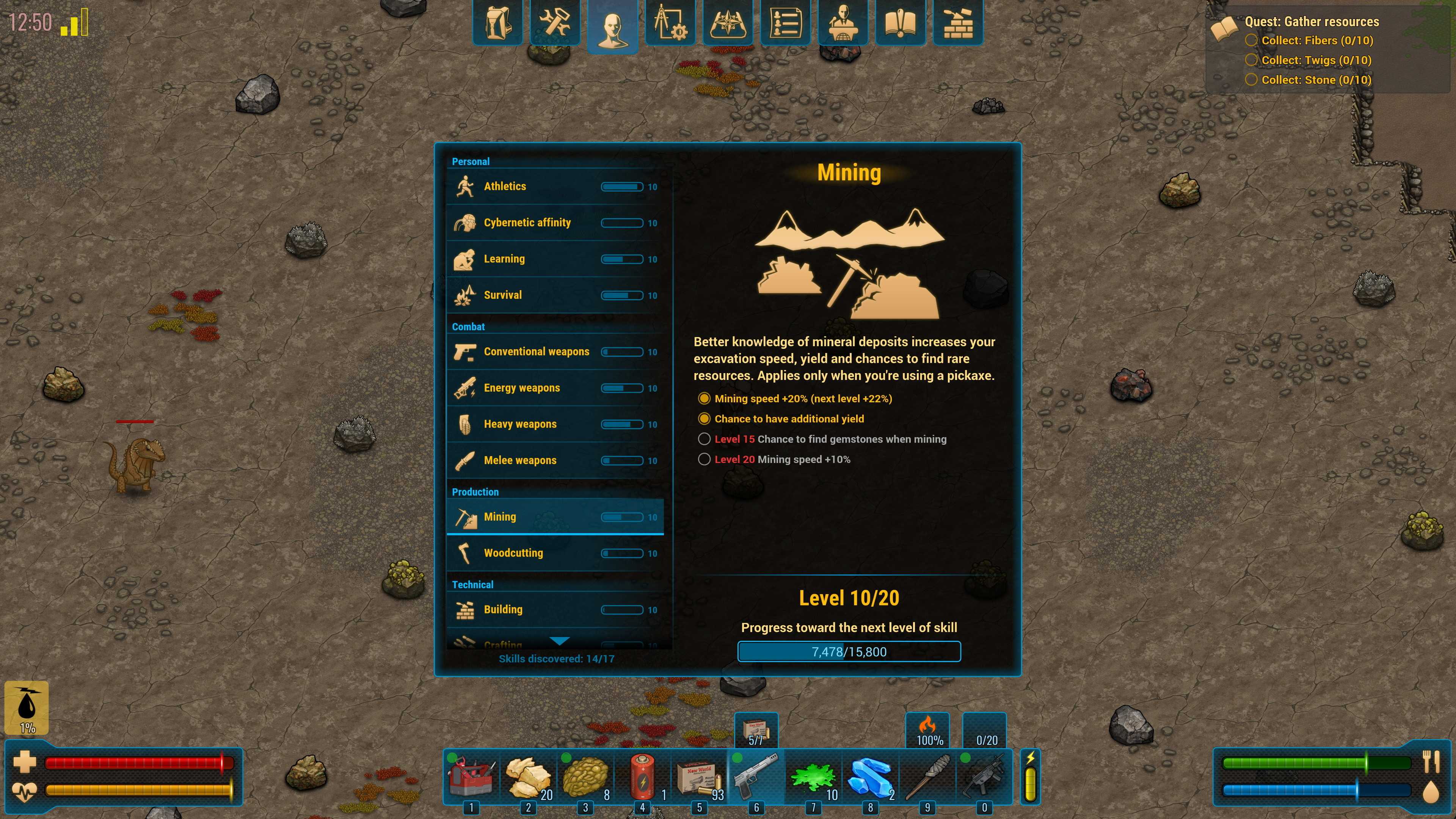
Task: Open the crafting menu icon
Action: click(x=554, y=23)
